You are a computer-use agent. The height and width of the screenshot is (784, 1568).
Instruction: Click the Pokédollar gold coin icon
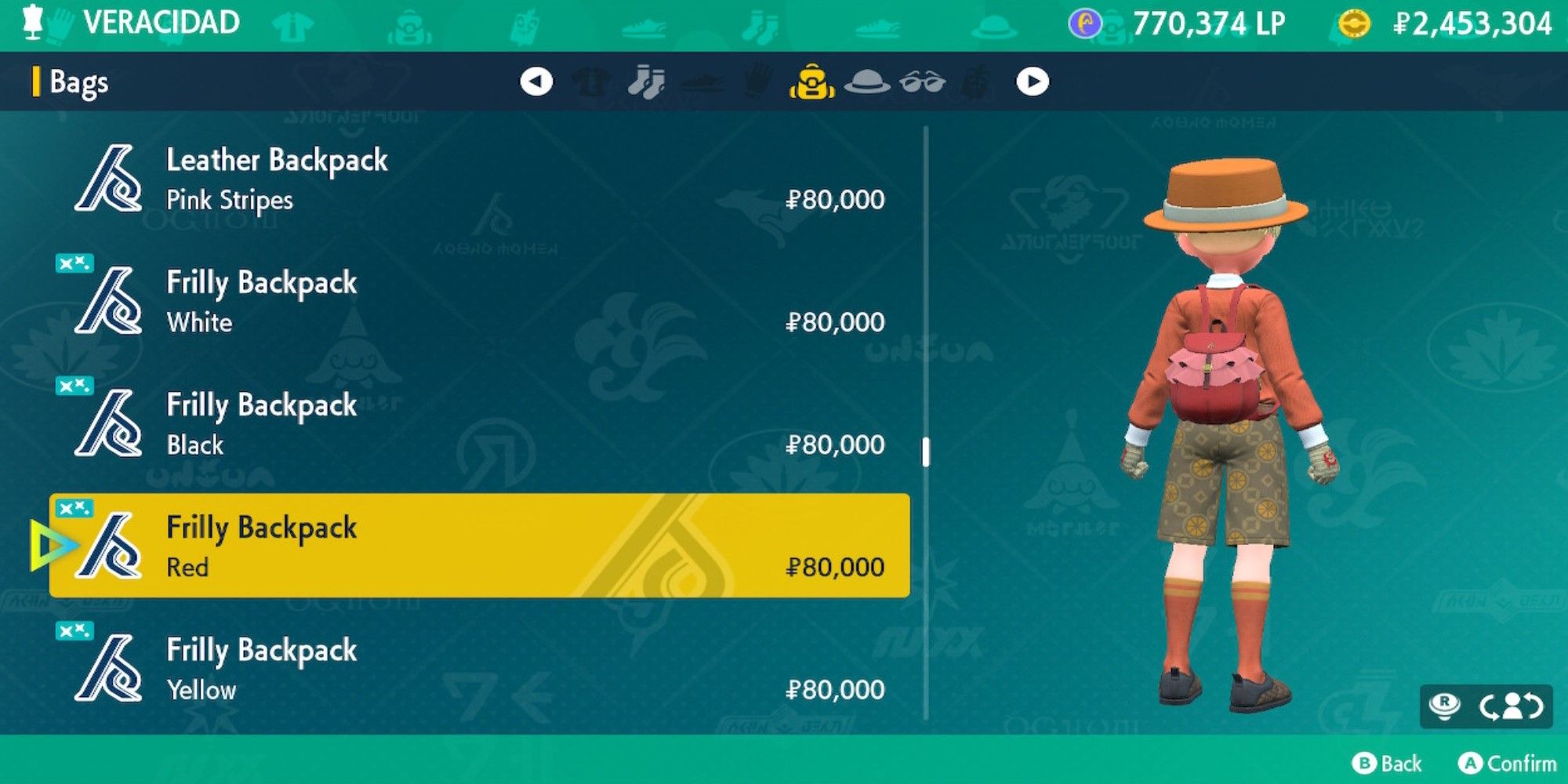[x=1355, y=24]
